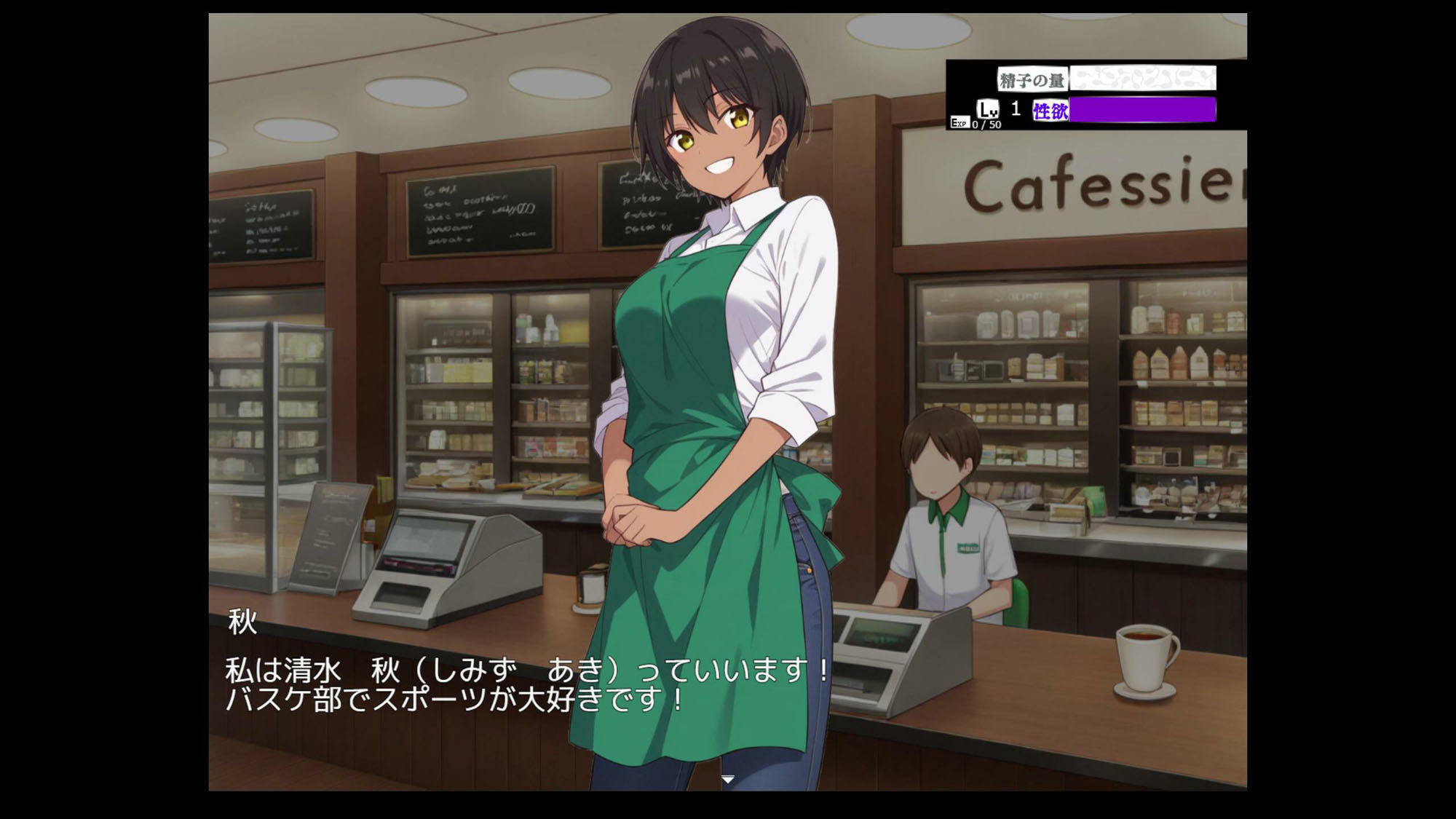Click the purple 性欲 gauge bar
The height and width of the screenshot is (819, 1456).
coord(1143,111)
